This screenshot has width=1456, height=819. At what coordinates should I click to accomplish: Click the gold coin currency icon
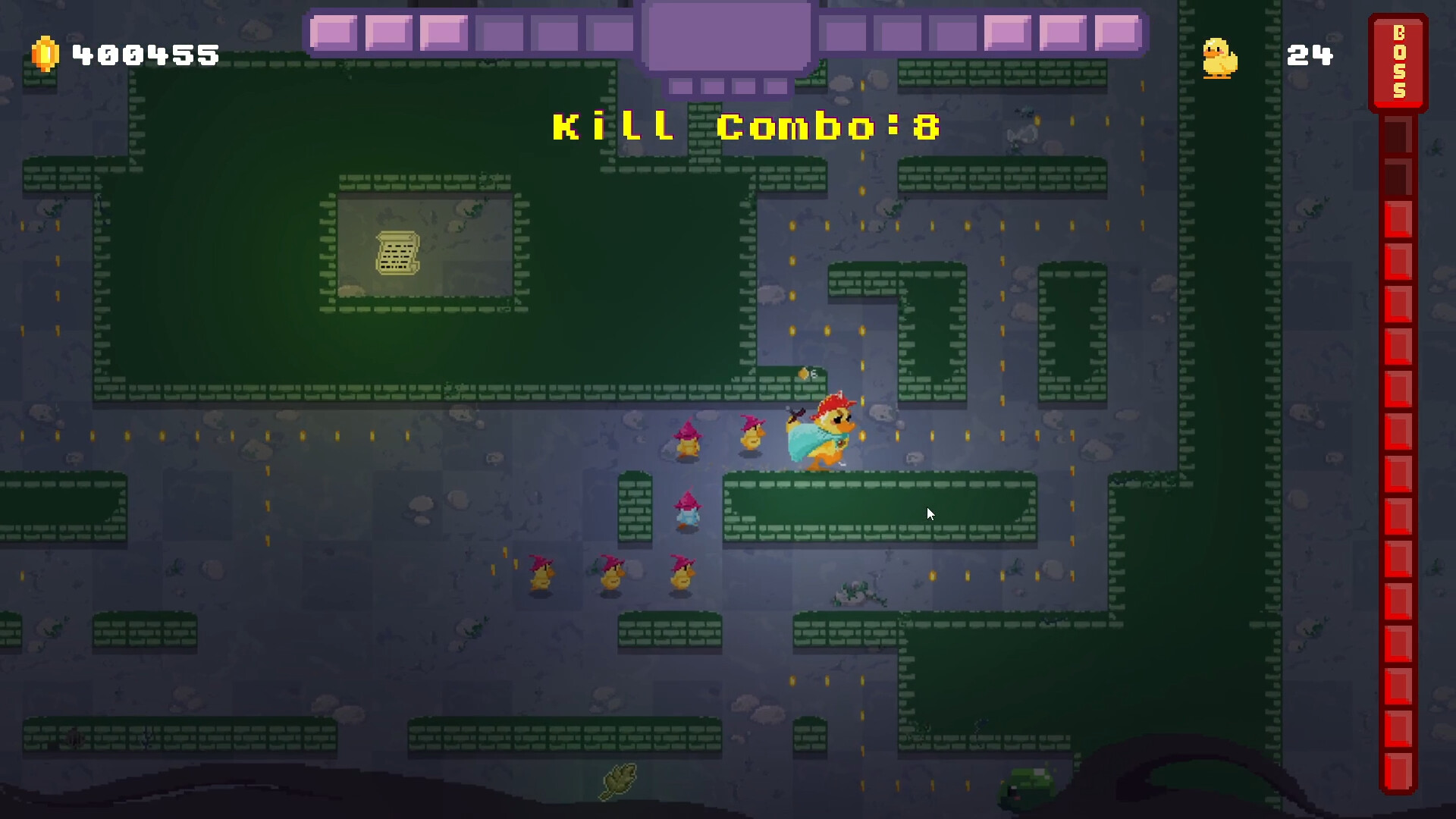[x=44, y=54]
